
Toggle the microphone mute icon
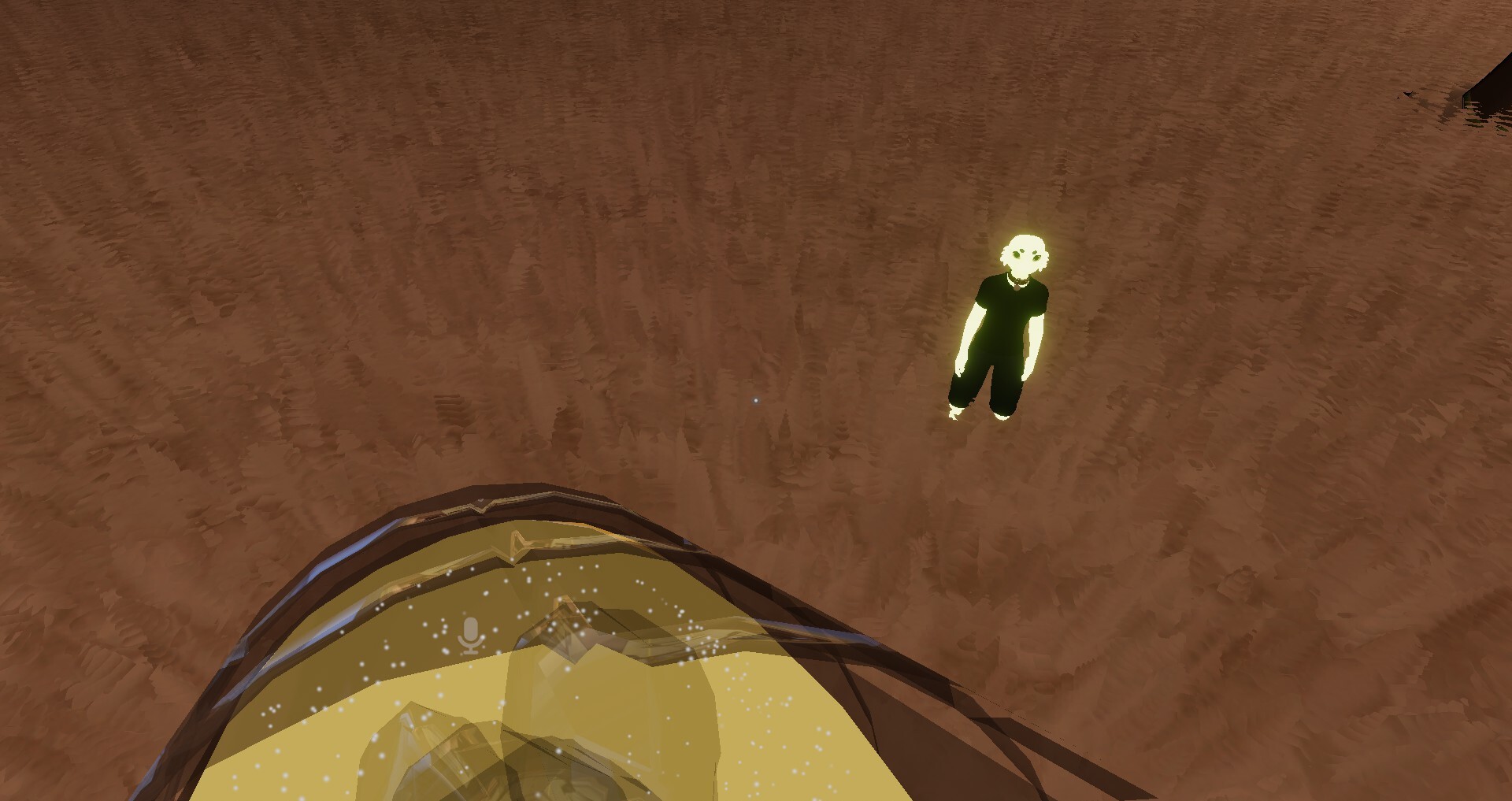click(x=470, y=636)
